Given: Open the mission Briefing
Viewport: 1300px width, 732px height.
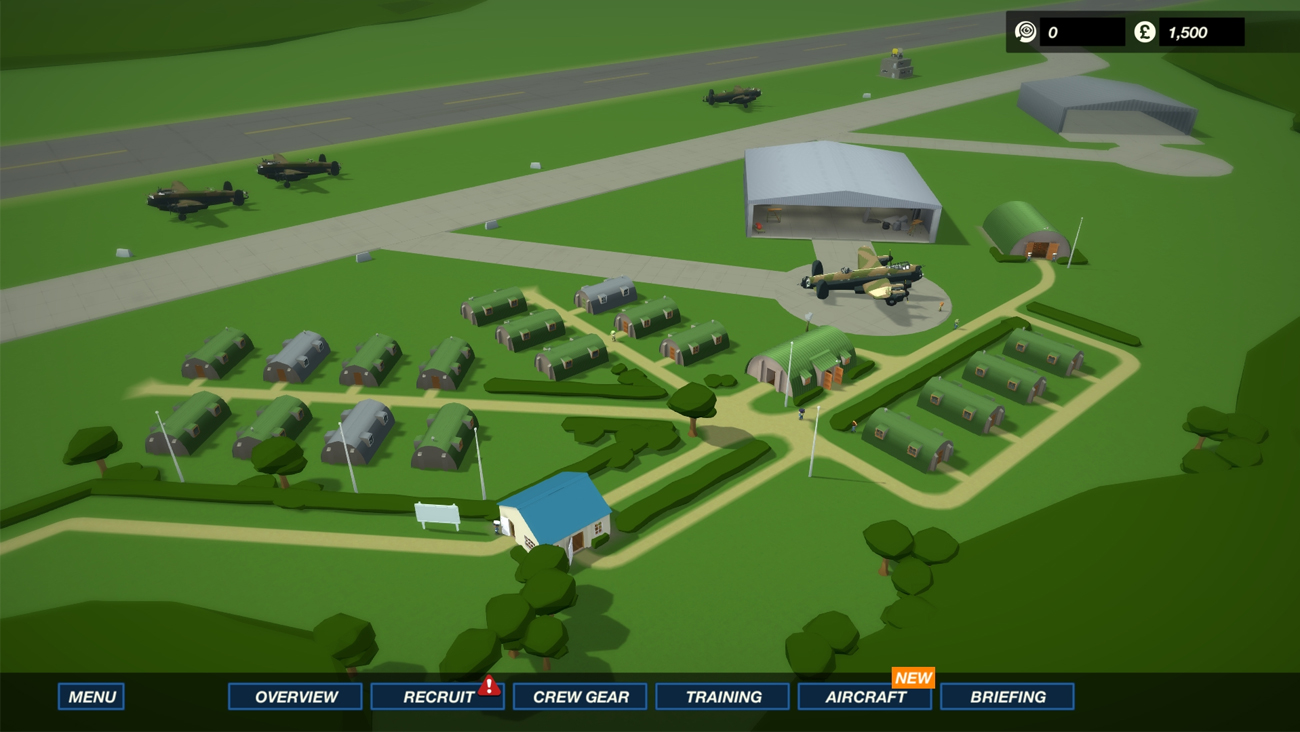Looking at the screenshot, I should click(1007, 696).
